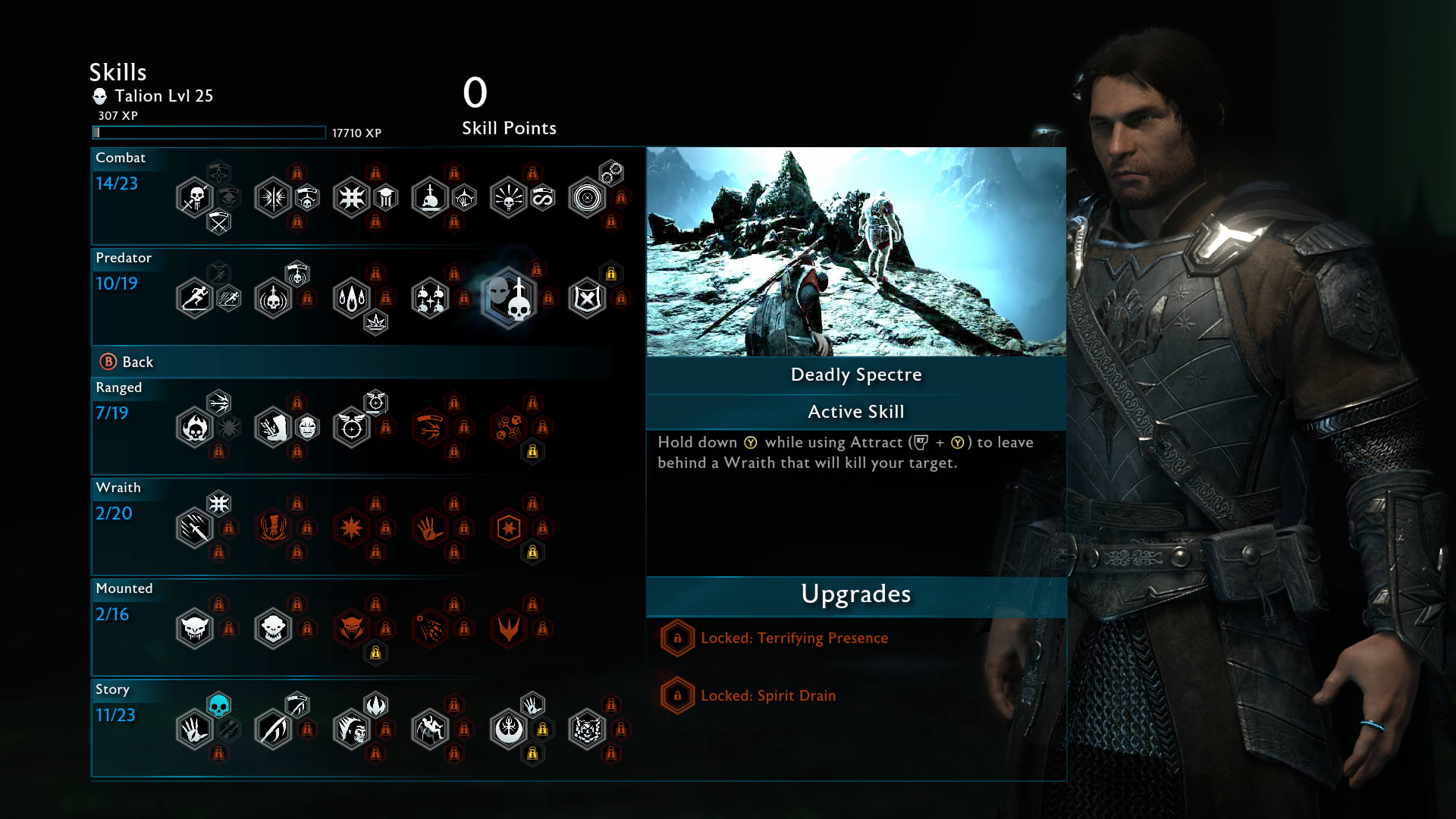Select the highlighted Deadly Spectre skill

click(508, 298)
